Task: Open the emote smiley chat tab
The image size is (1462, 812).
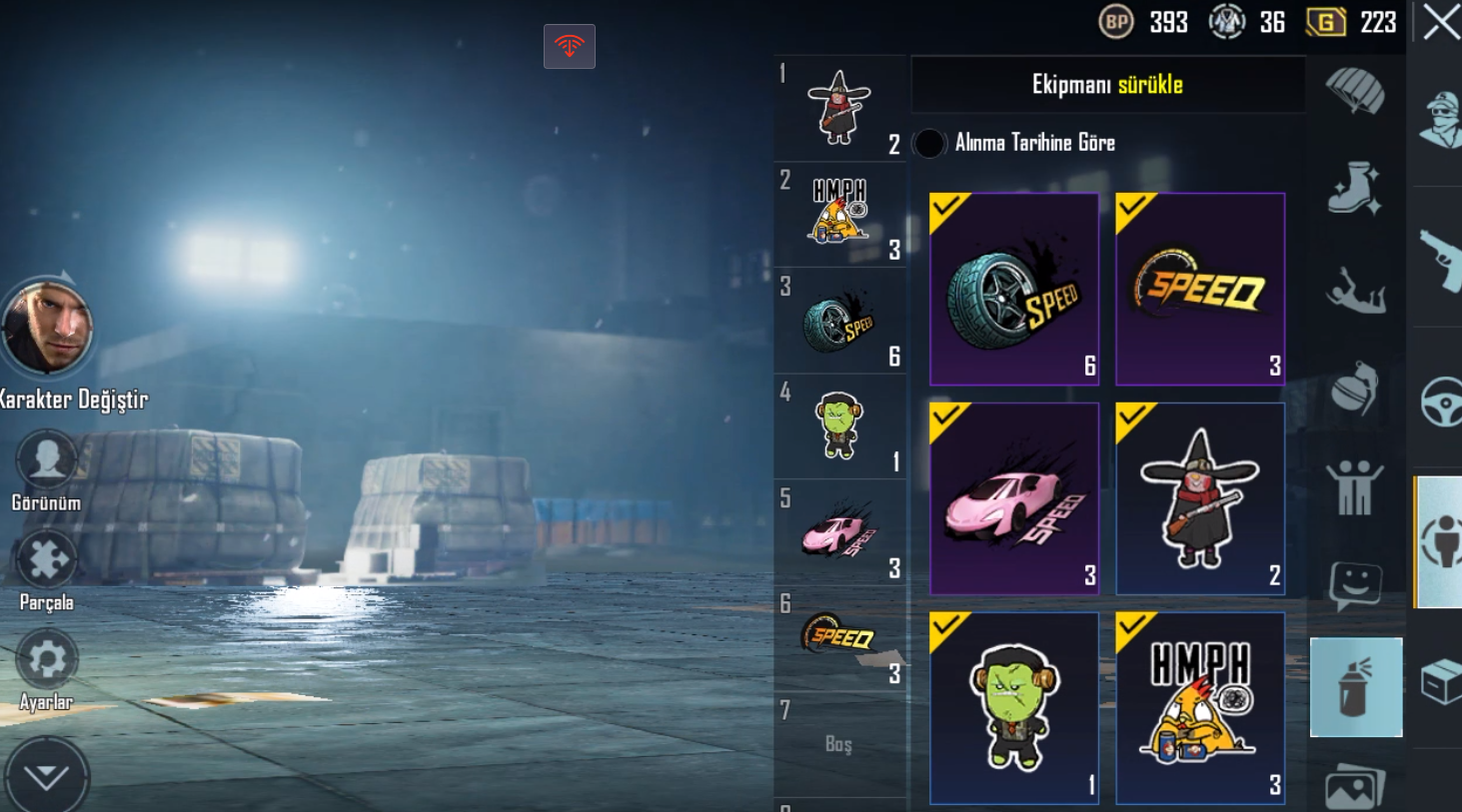Action: (x=1355, y=585)
